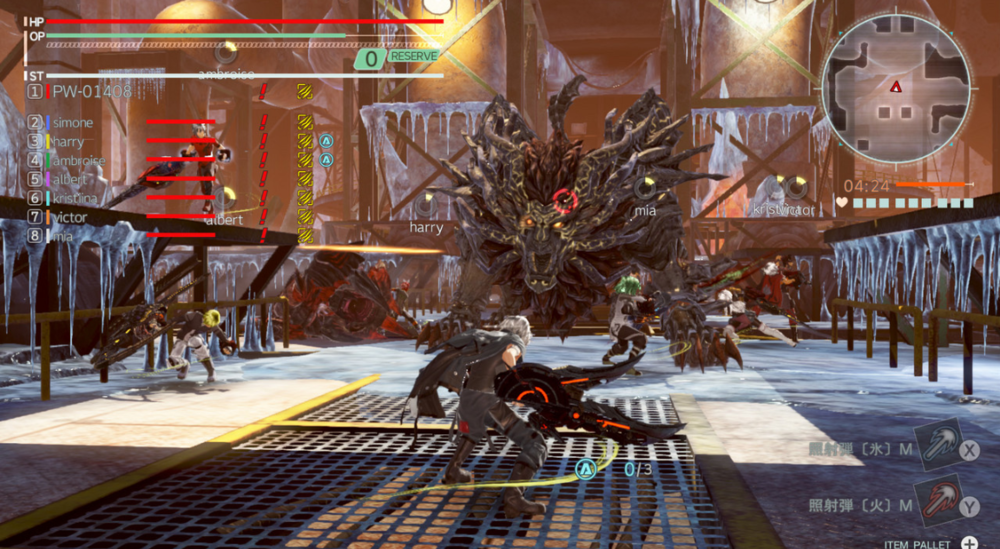Pick ambroise from the party list
Image resolution: width=1000 pixels, height=549 pixels.
(79, 160)
